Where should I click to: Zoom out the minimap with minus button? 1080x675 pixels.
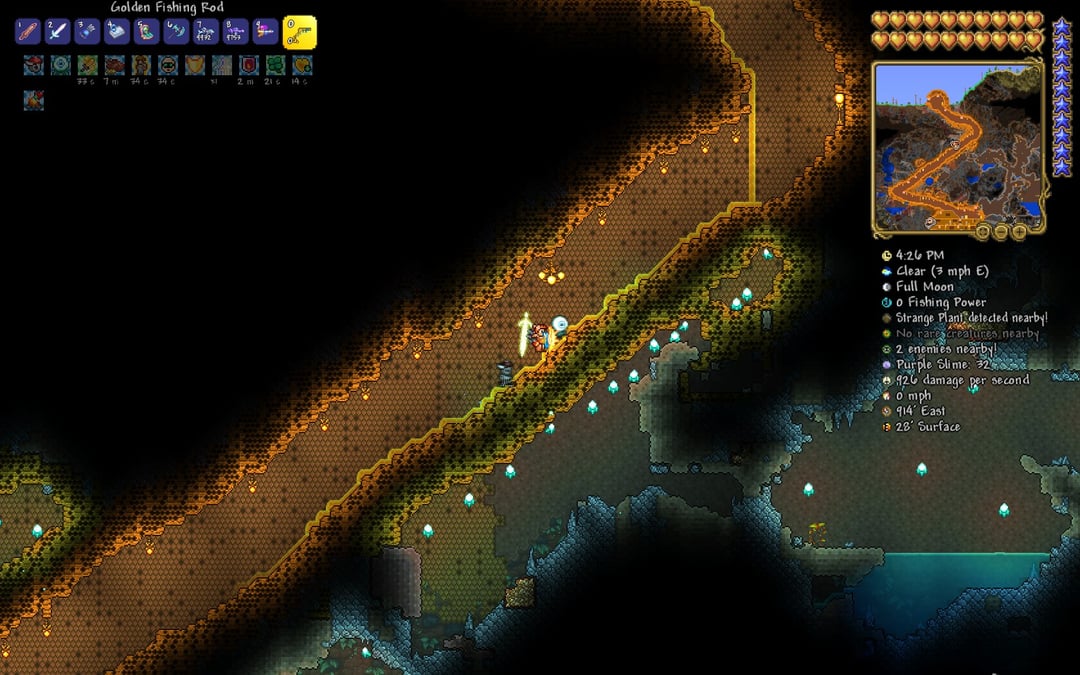pyautogui.click(x=1001, y=231)
